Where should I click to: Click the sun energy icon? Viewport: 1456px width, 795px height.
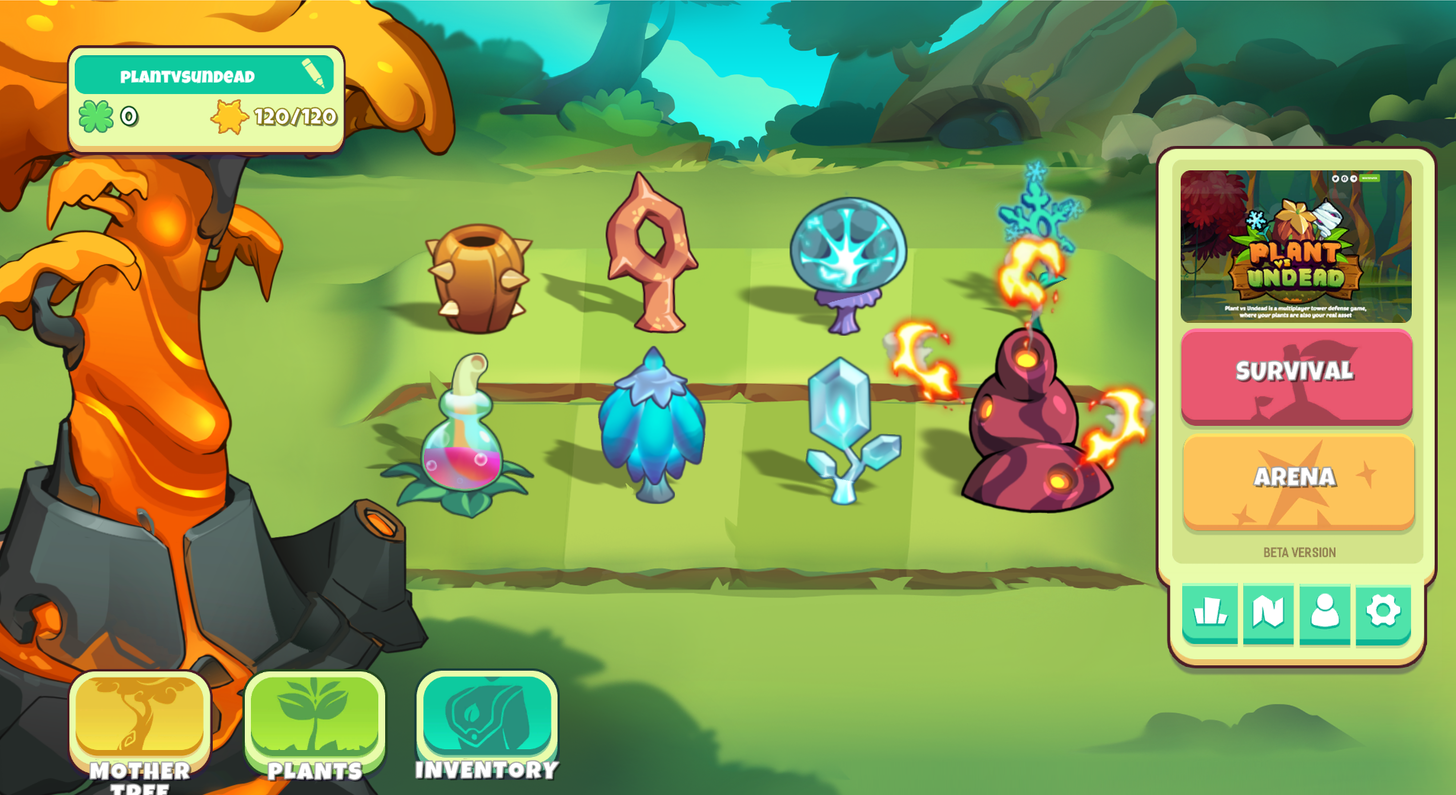click(229, 117)
